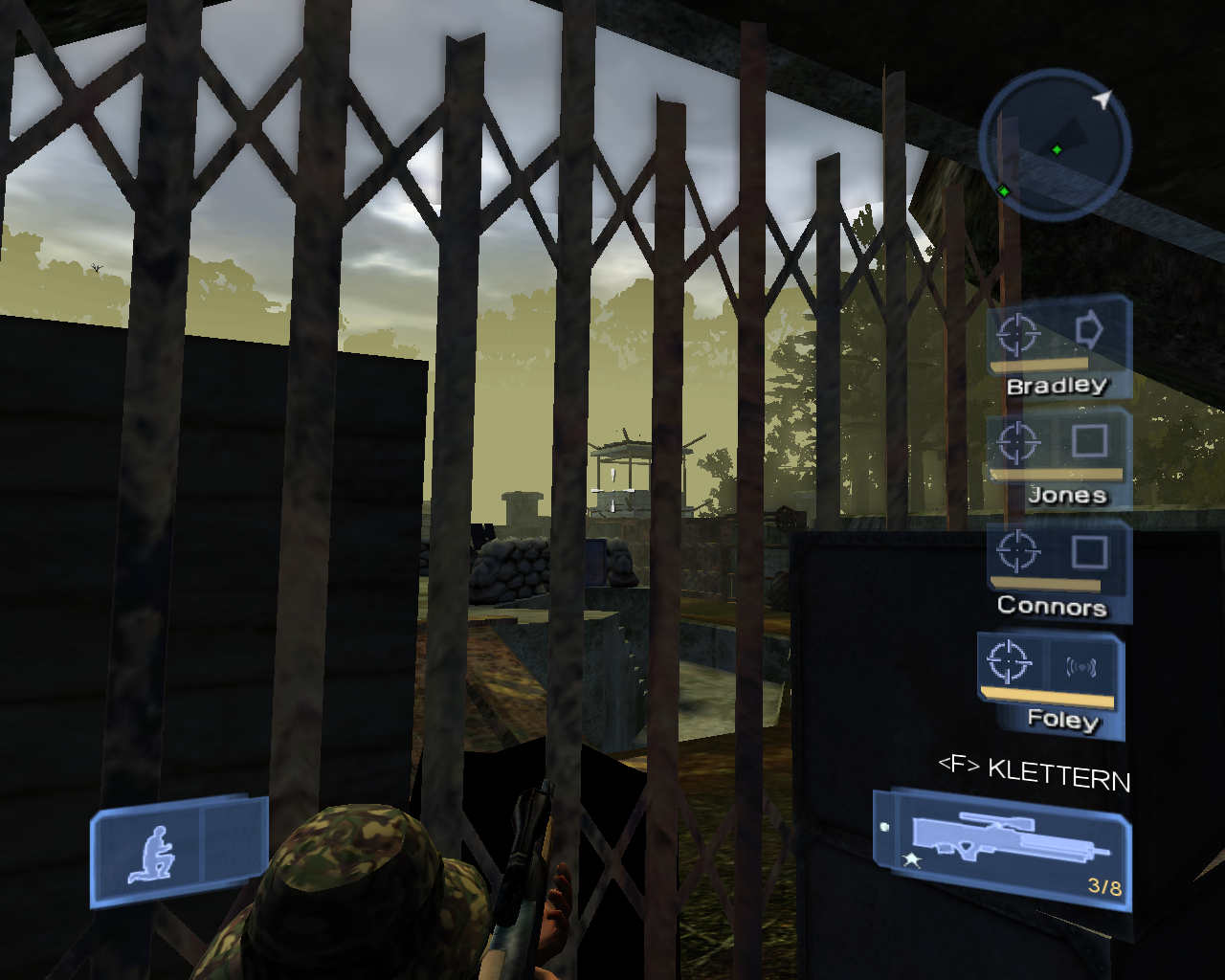Click the sniper rifle weapon icon
Image resolution: width=1225 pixels, height=980 pixels.
(1010, 841)
